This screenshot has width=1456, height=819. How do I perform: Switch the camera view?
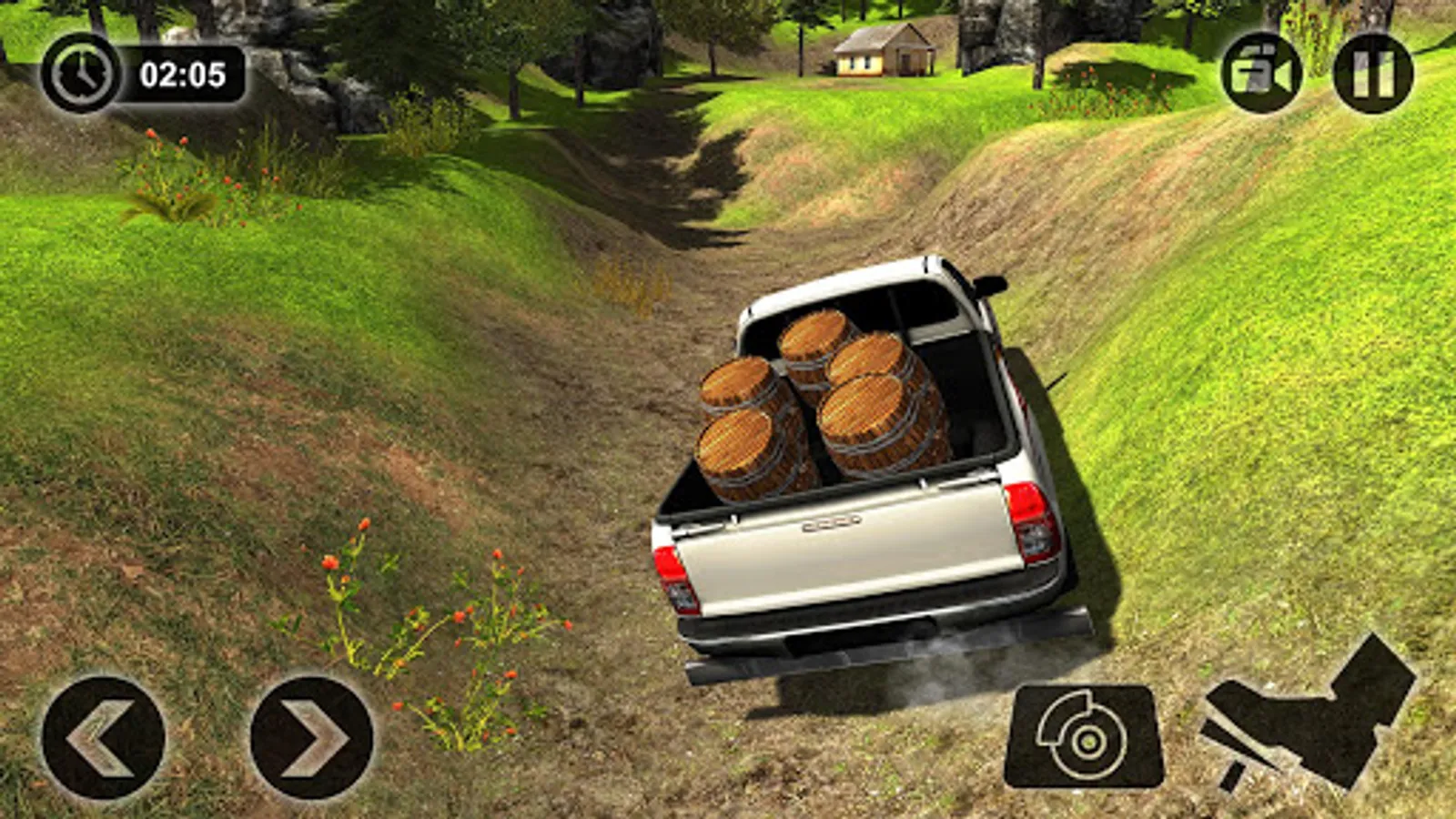1261,73
